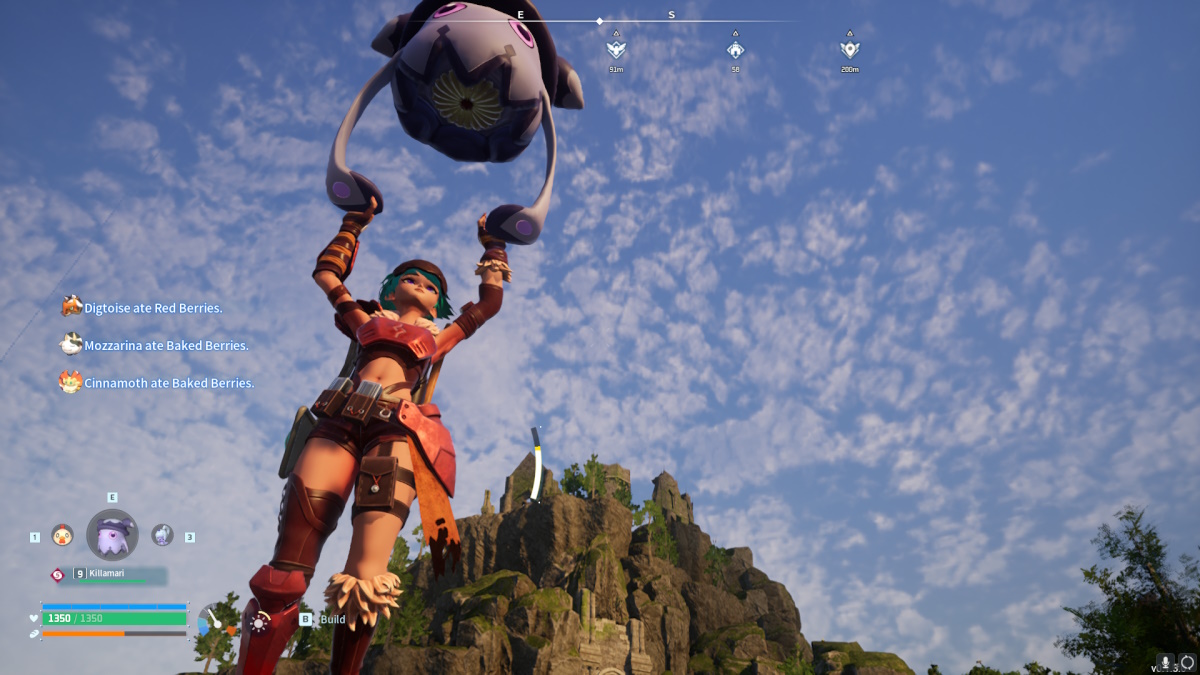The height and width of the screenshot is (675, 1200).
Task: Select the winged pin marker at 200m
Action: (x=849, y=49)
